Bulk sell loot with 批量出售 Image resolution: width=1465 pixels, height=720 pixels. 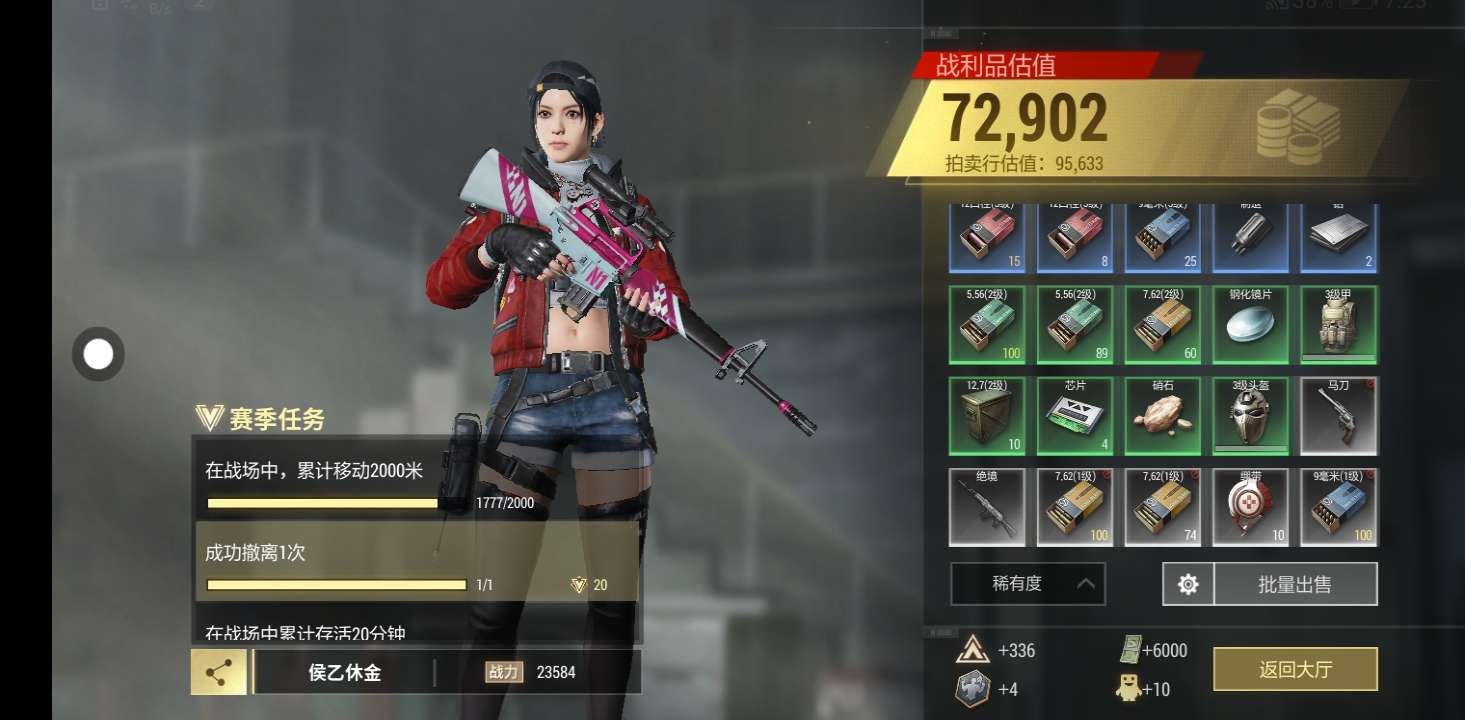[1295, 584]
